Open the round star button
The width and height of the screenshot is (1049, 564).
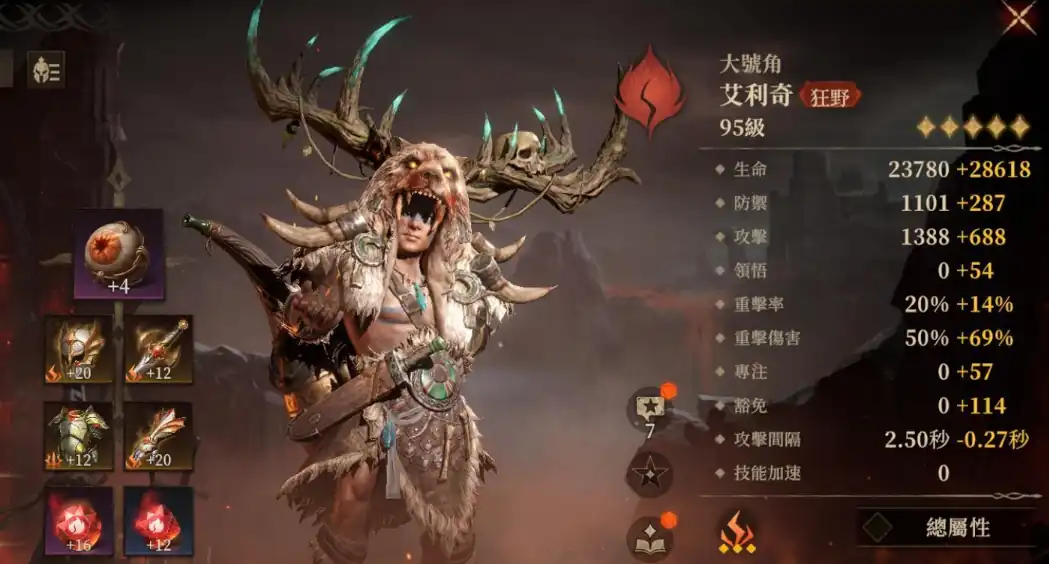click(x=649, y=473)
